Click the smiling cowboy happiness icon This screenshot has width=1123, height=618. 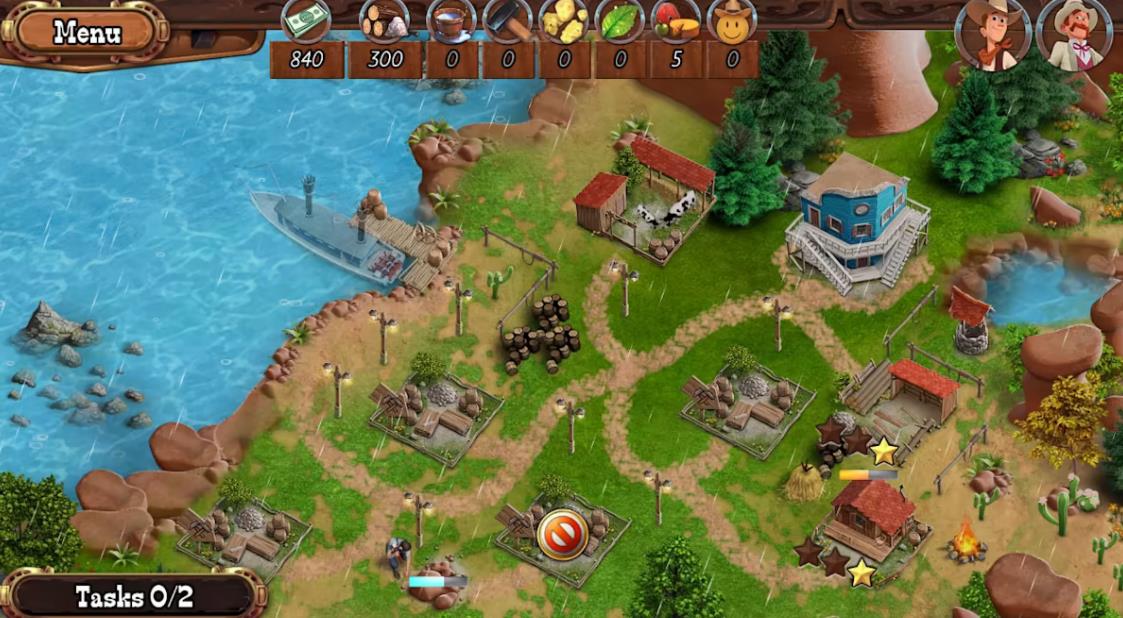point(732,20)
